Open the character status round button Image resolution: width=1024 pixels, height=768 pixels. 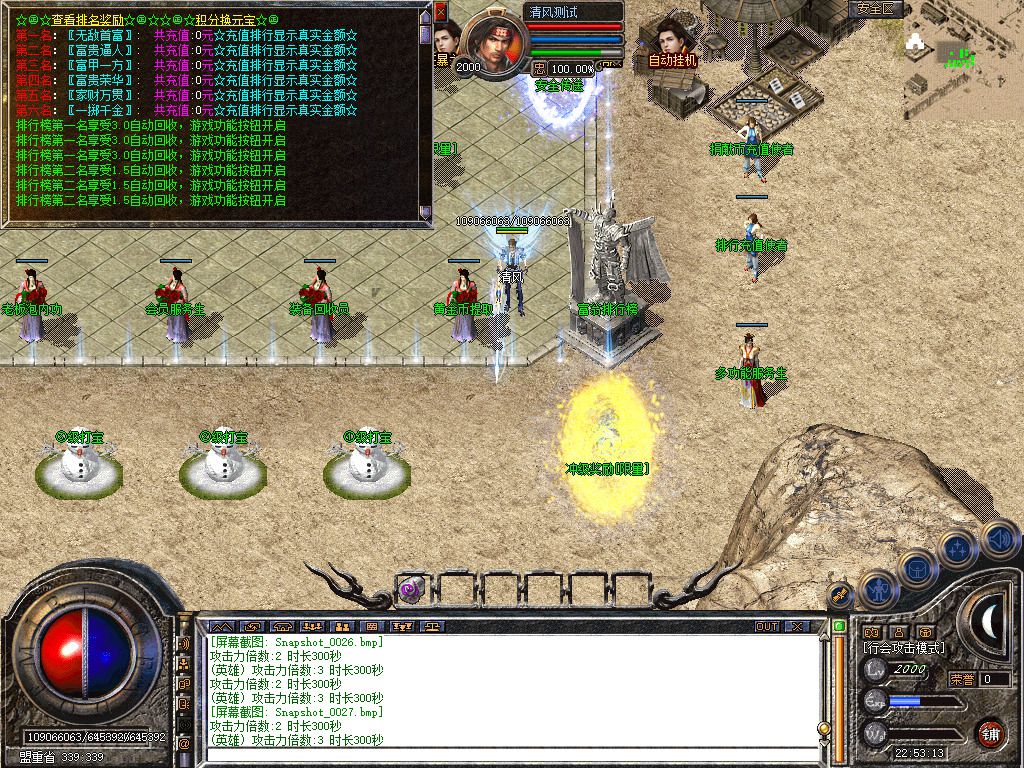(x=877, y=589)
